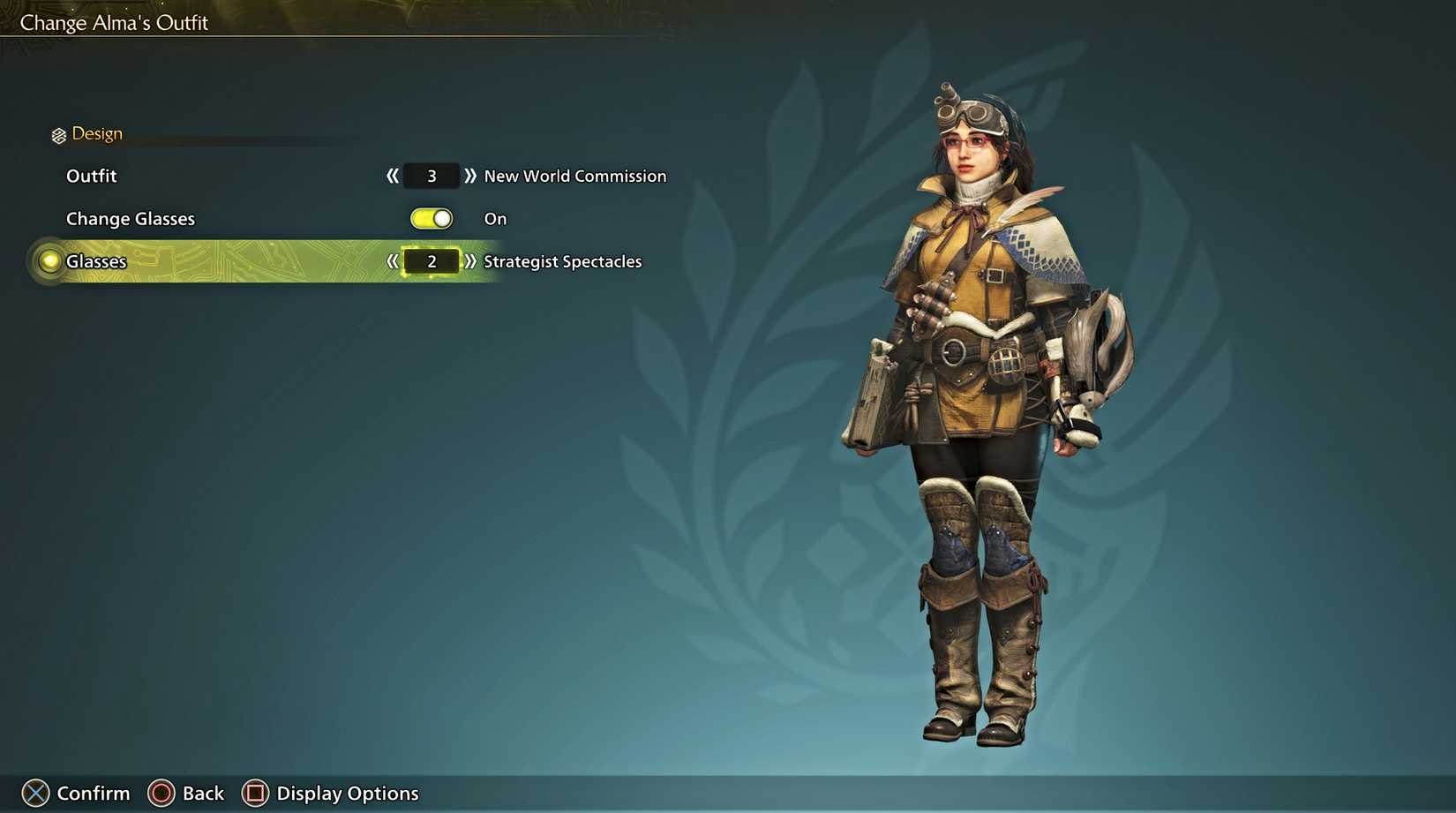The image size is (1456, 813).
Task: Click the Strategist Spectacles label
Action: 563,261
